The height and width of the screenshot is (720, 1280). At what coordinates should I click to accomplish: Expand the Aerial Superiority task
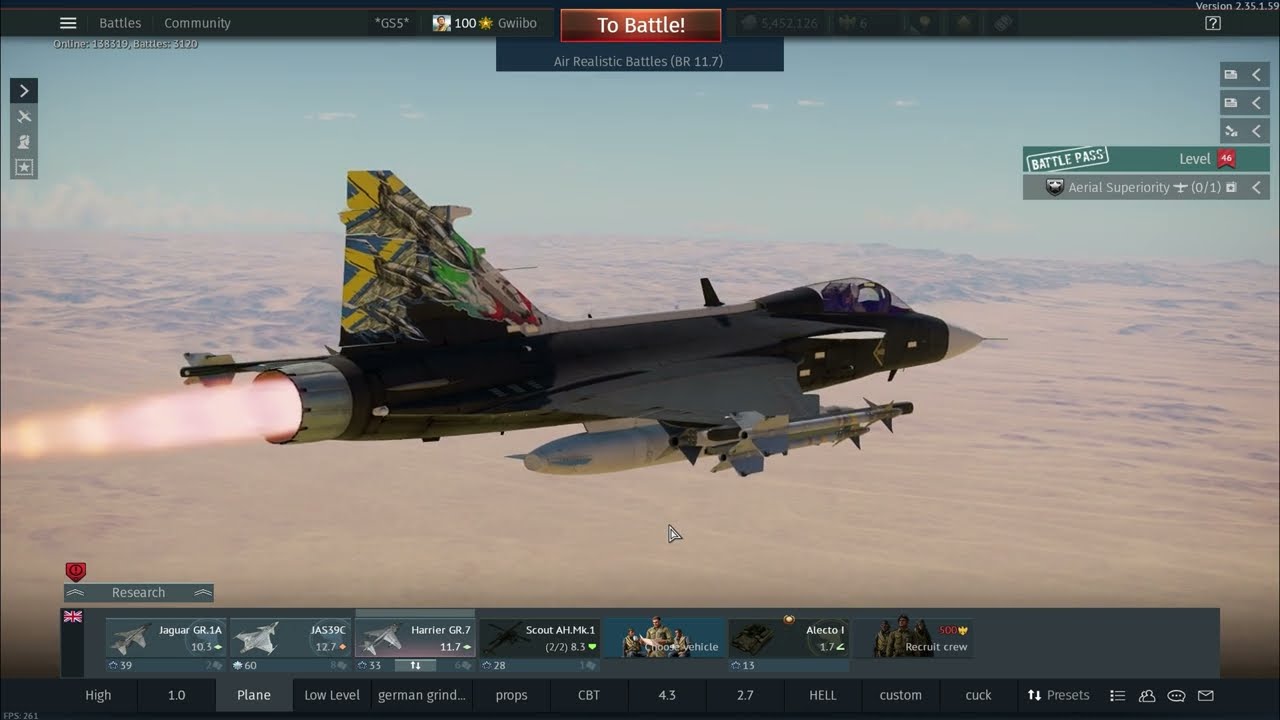[1257, 187]
